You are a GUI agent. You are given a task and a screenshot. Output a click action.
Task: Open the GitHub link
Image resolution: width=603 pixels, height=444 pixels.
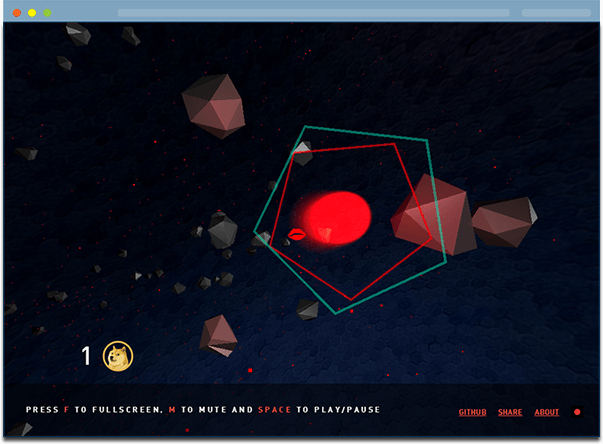472,412
